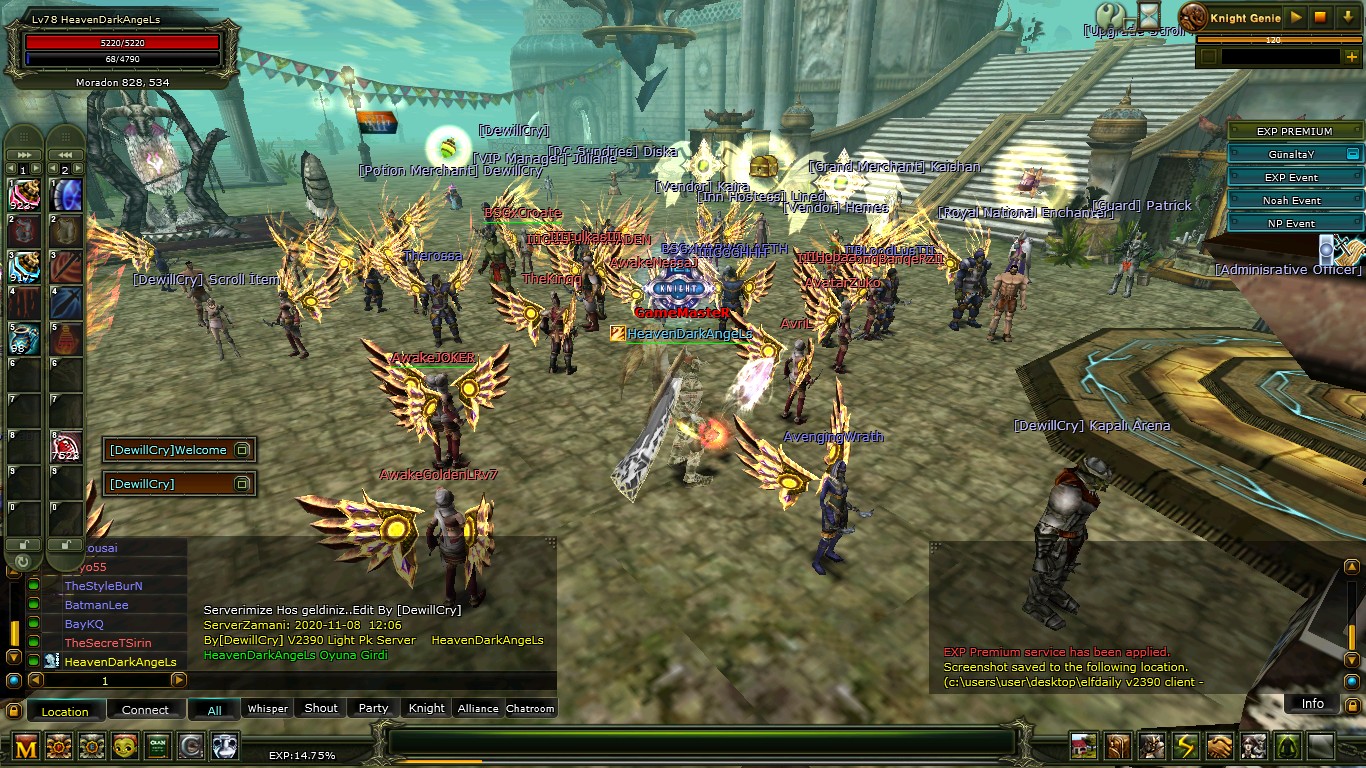Activate the yellow lightning bolt icon
Viewport: 1366px width, 768px height.
pyautogui.click(x=1186, y=746)
